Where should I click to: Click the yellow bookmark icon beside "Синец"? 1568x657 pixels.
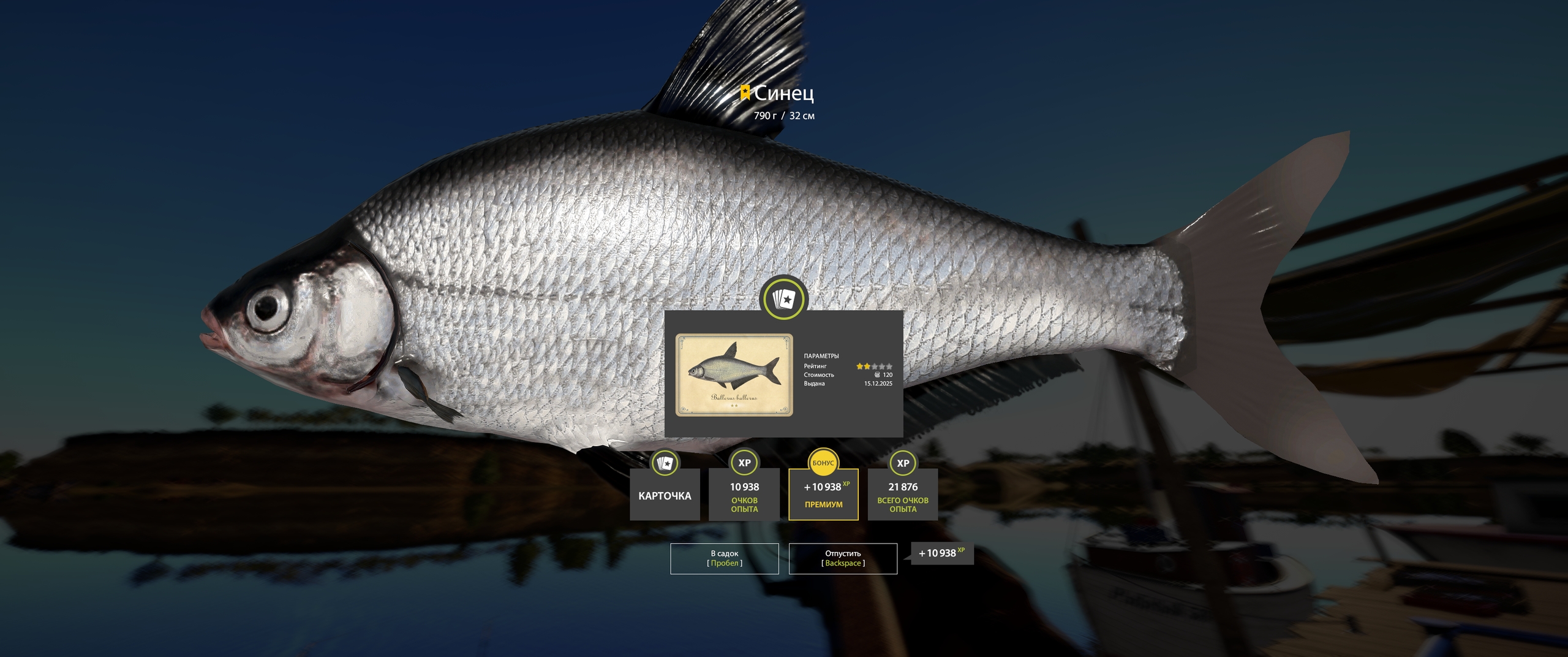(x=745, y=93)
